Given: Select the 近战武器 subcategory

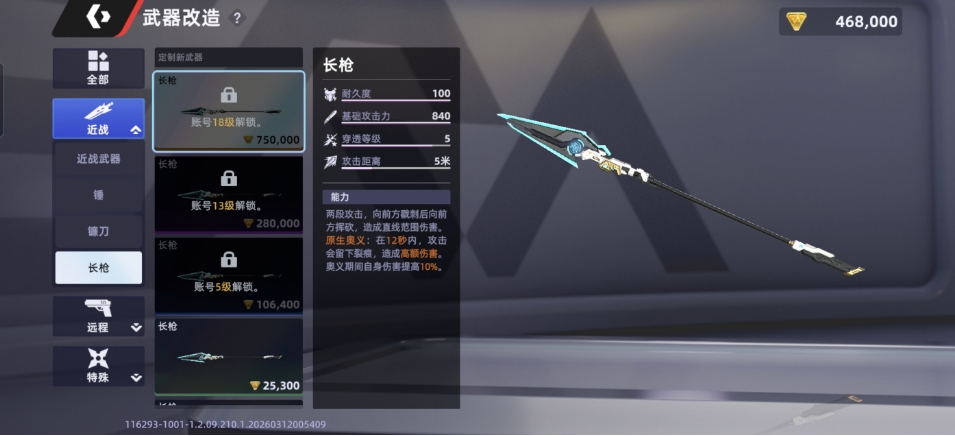Looking at the screenshot, I should (x=98, y=159).
